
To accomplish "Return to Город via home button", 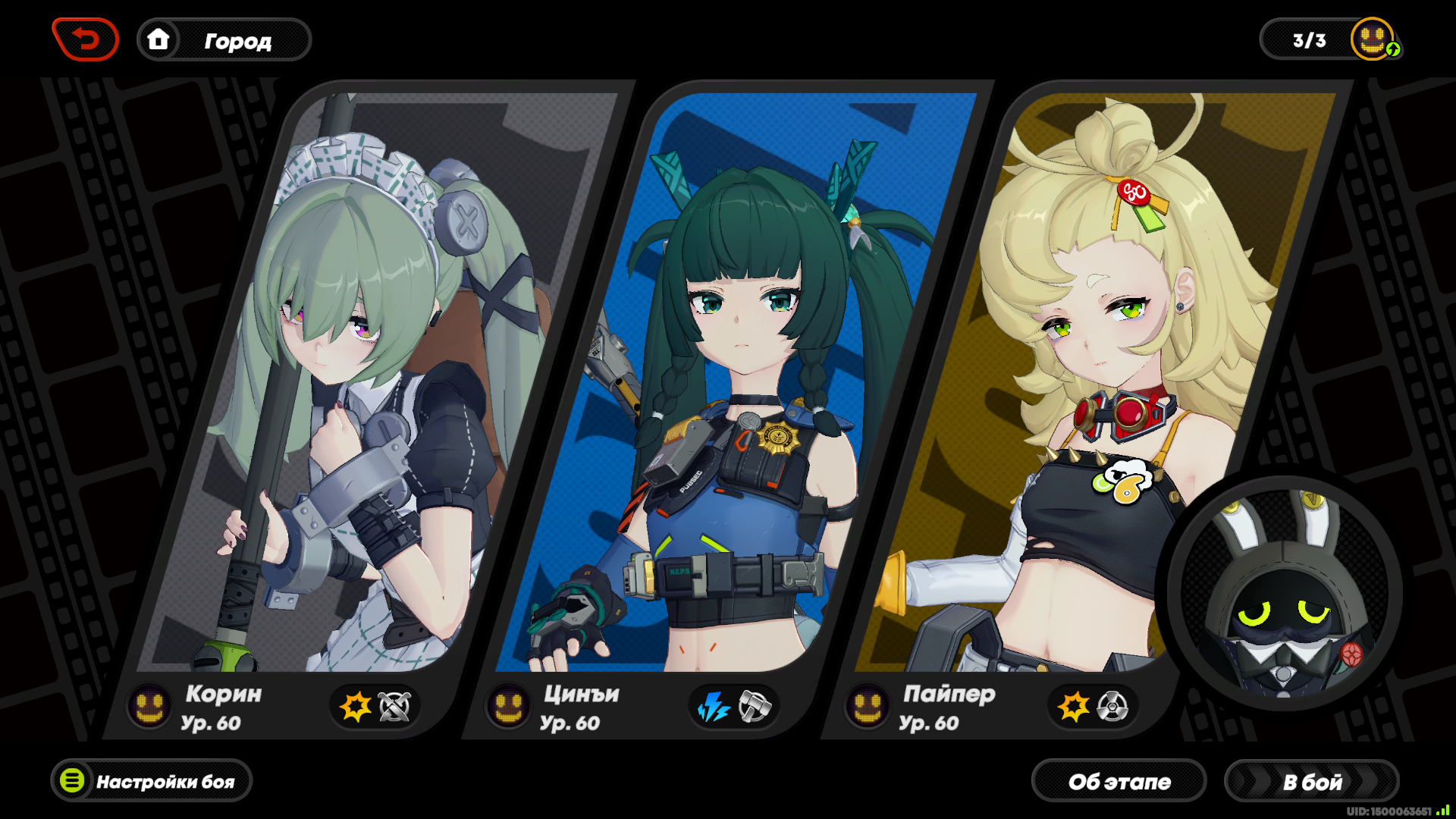I will coord(224,40).
